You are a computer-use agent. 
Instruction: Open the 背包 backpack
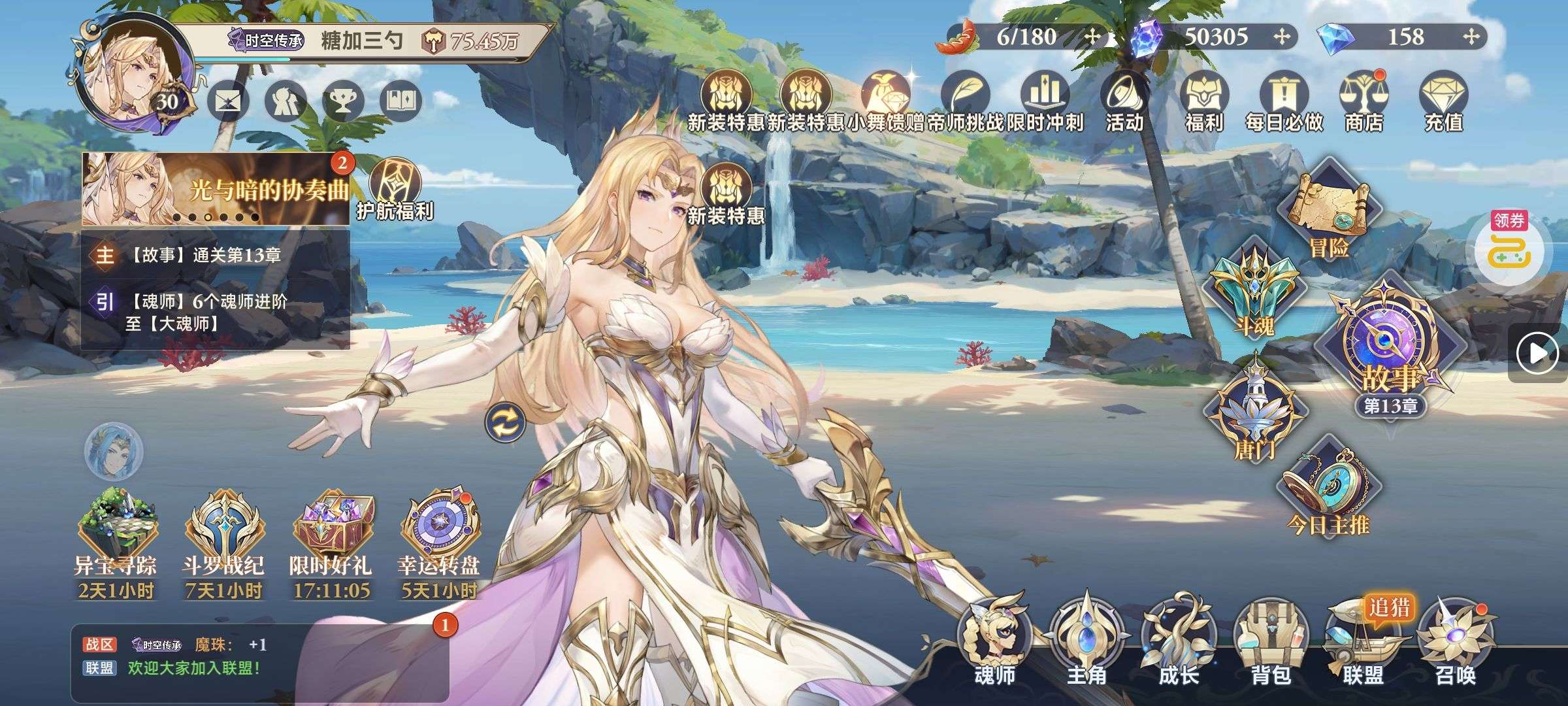(x=1270, y=644)
